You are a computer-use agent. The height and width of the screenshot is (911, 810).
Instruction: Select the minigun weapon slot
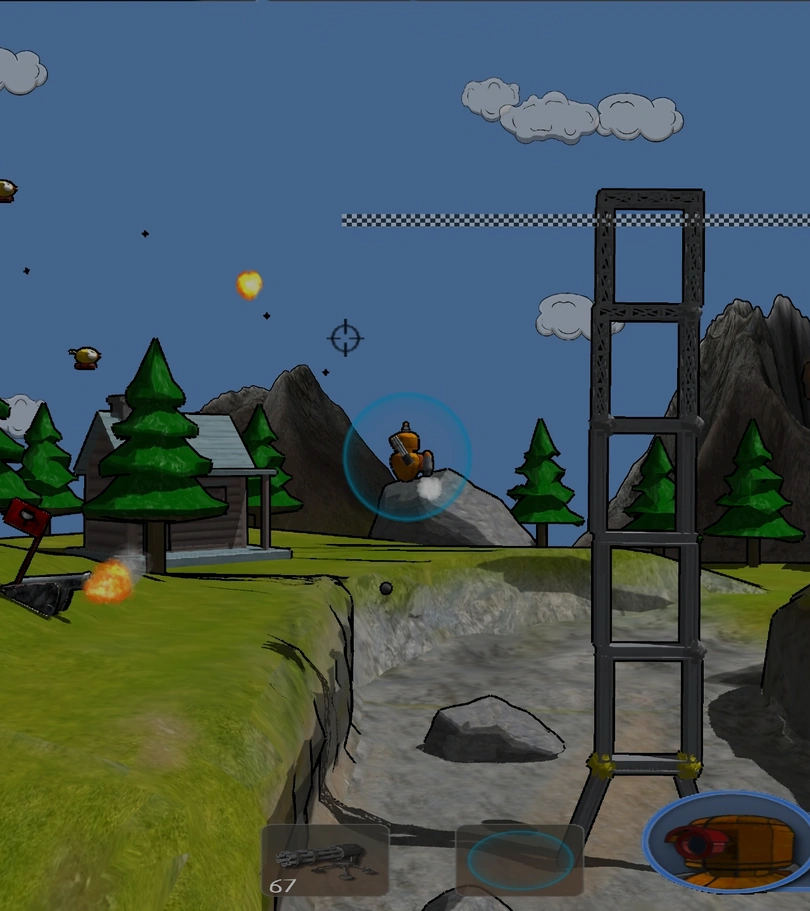[325, 860]
